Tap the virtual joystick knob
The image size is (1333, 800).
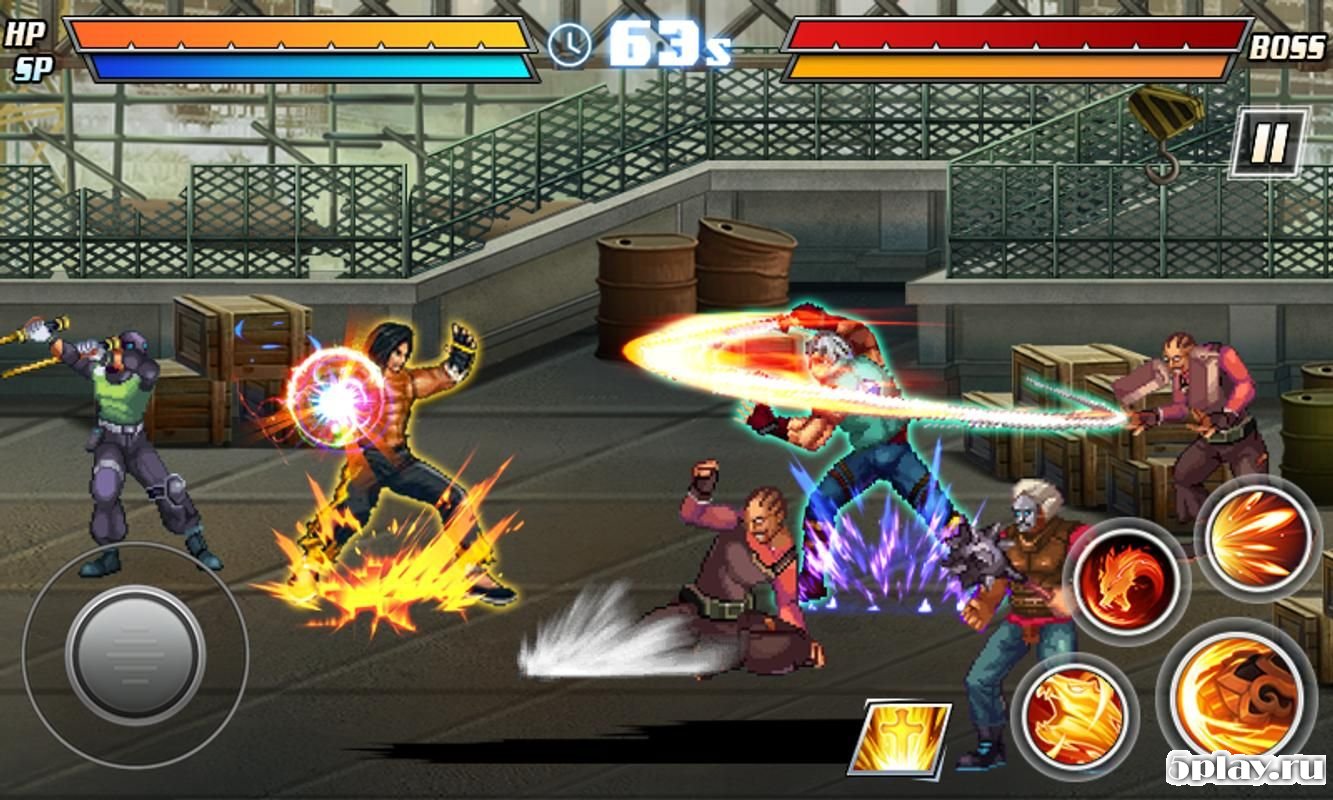point(135,656)
